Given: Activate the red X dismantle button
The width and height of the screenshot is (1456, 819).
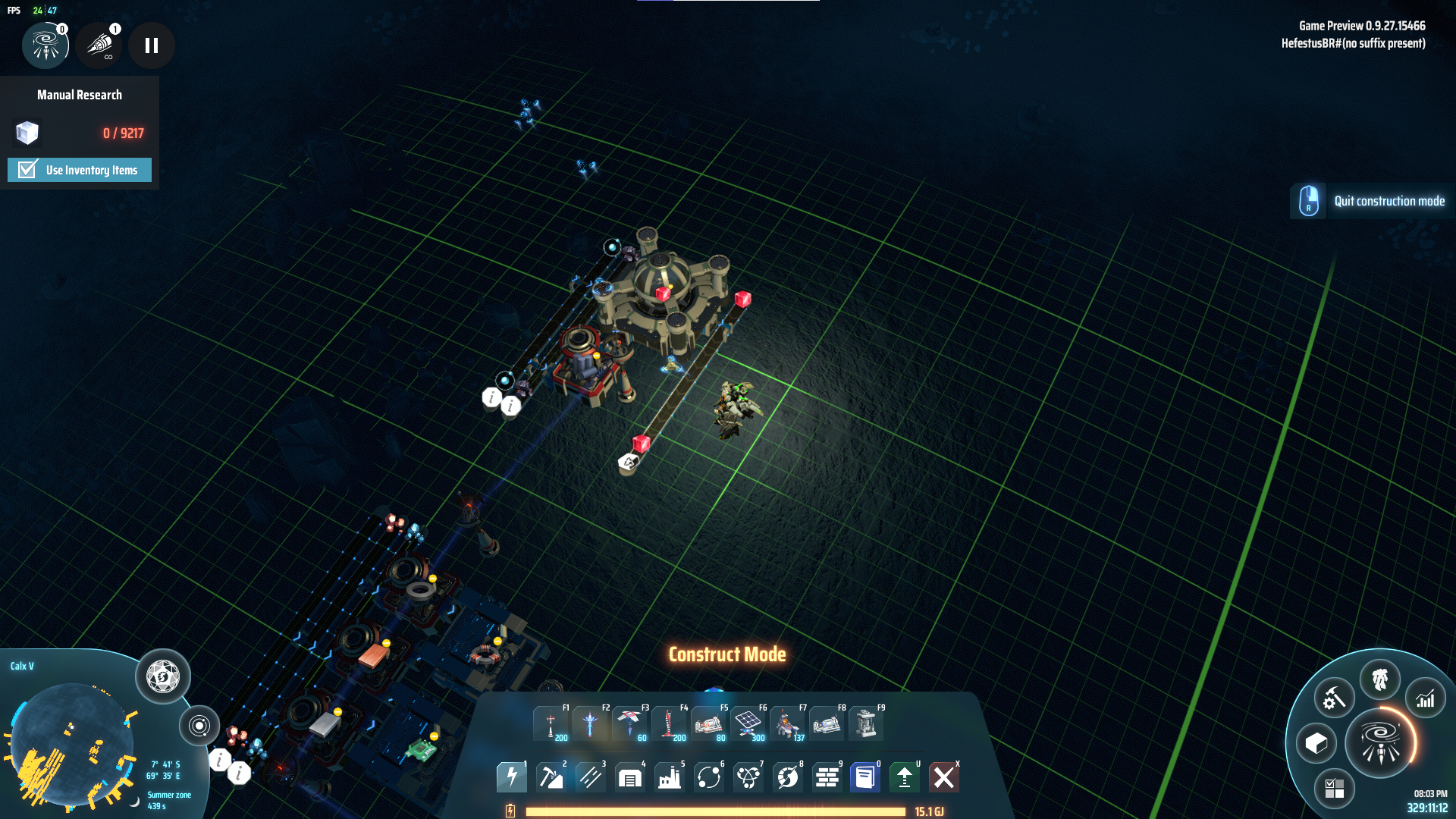Looking at the screenshot, I should (x=944, y=777).
